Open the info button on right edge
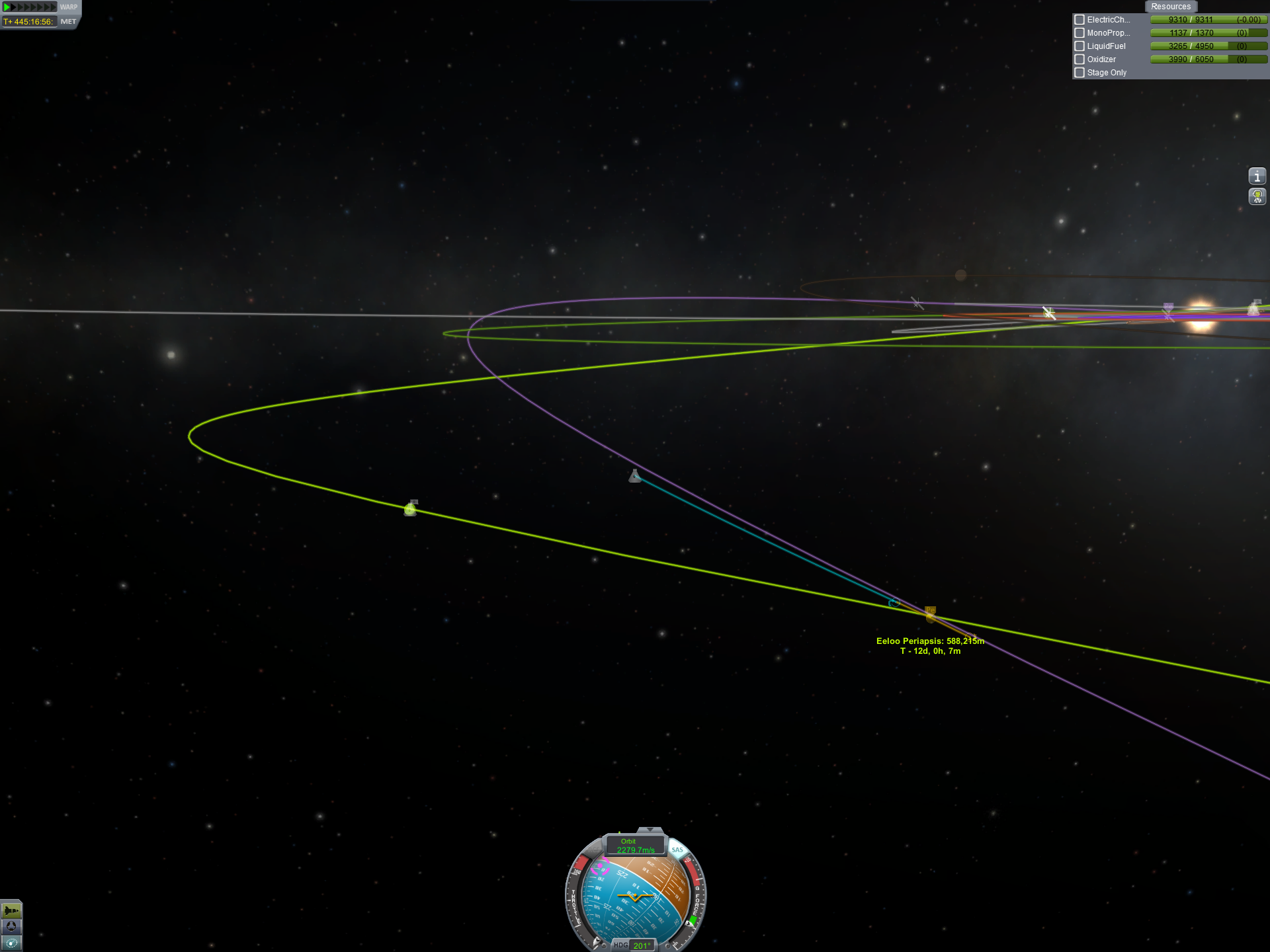Screen dimensions: 1270x952 [x=1257, y=177]
